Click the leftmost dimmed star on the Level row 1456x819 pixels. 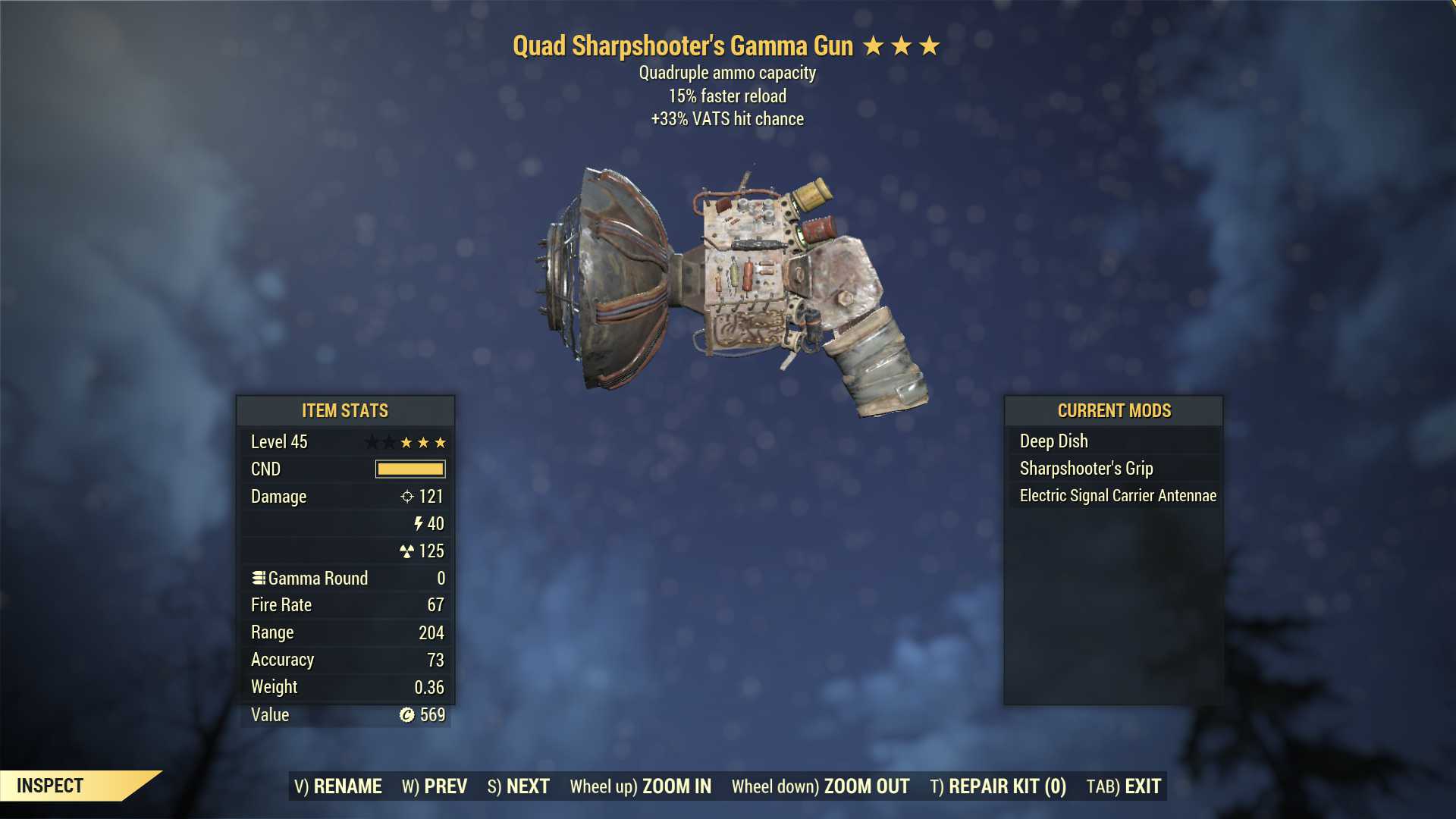pyautogui.click(x=372, y=442)
